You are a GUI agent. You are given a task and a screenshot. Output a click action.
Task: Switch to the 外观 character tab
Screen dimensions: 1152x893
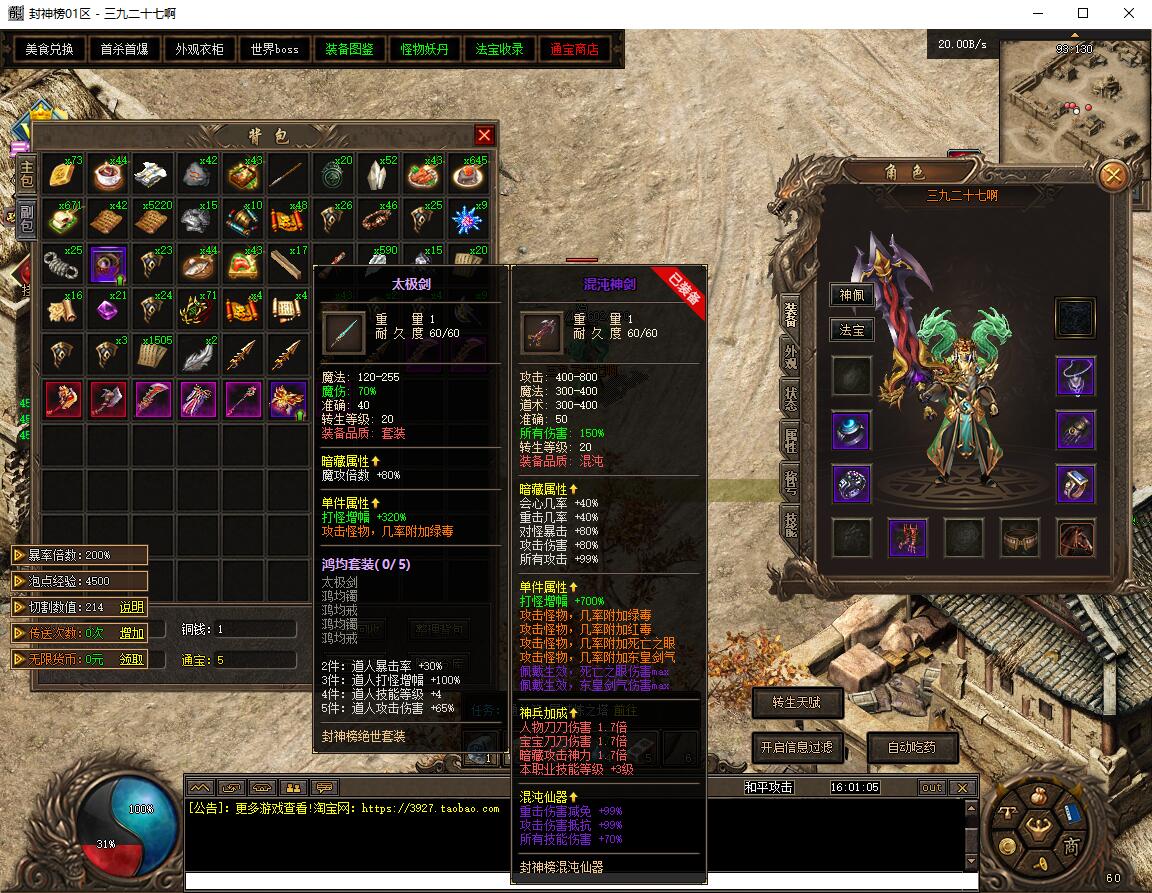[x=791, y=357]
